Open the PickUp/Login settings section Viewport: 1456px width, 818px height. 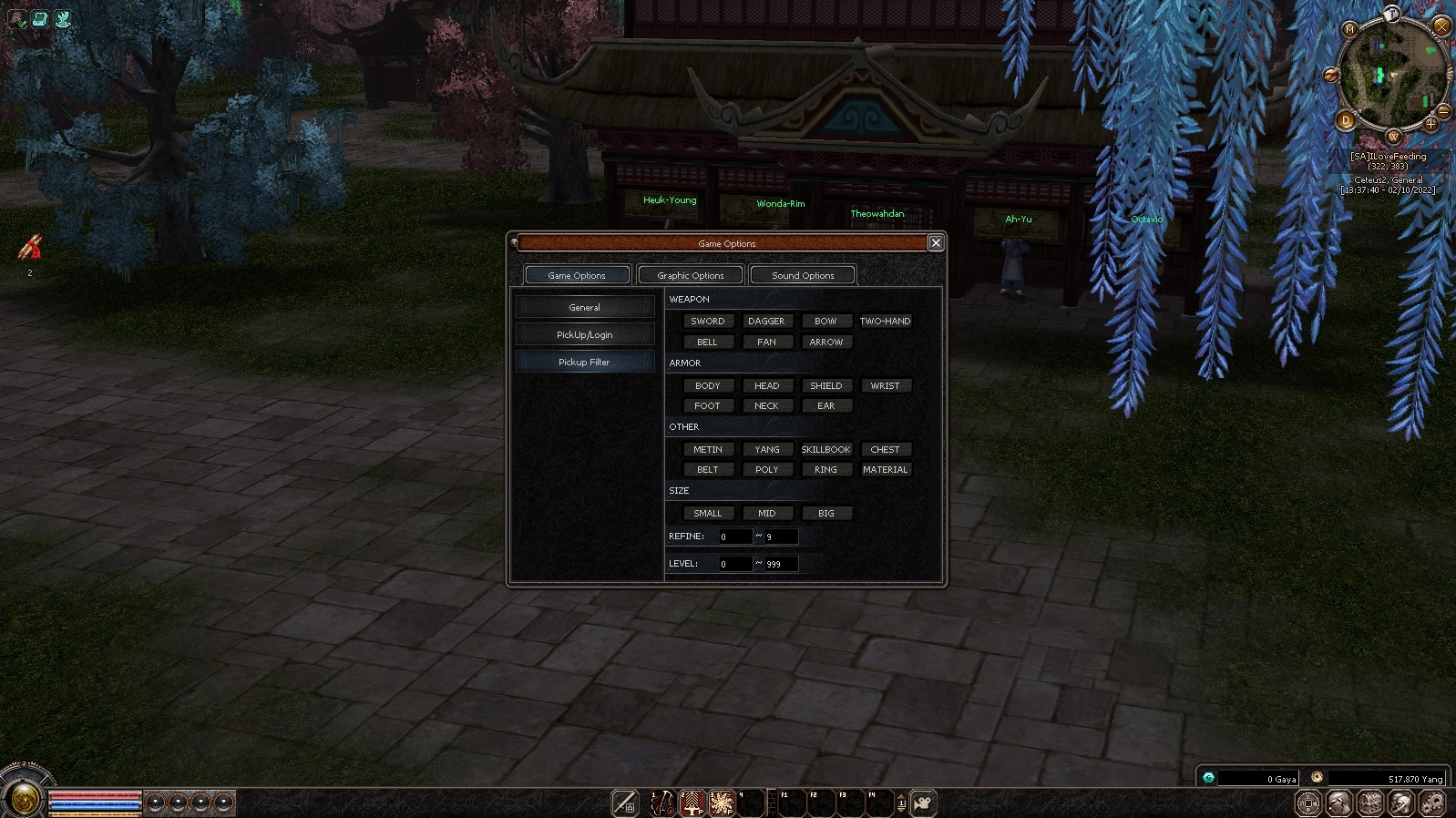tap(585, 334)
